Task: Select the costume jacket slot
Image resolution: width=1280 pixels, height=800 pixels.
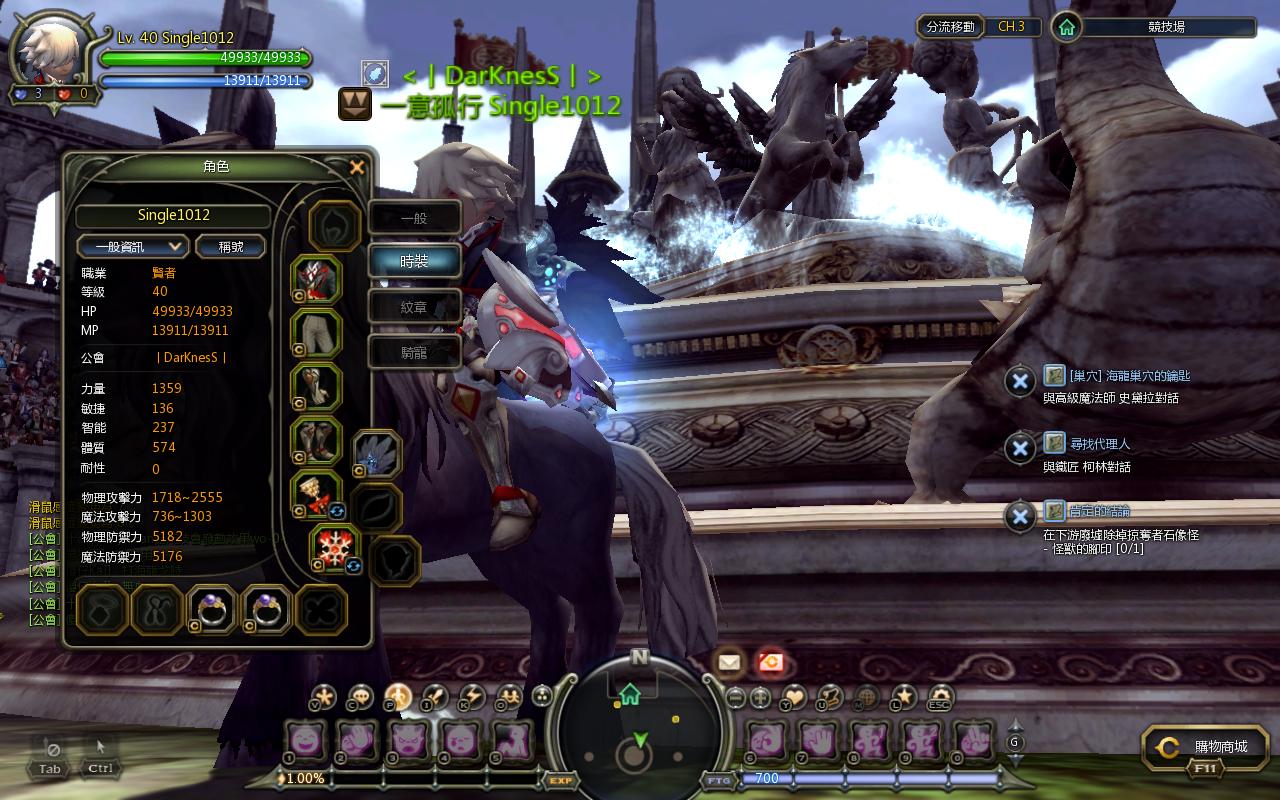Action: (x=317, y=279)
